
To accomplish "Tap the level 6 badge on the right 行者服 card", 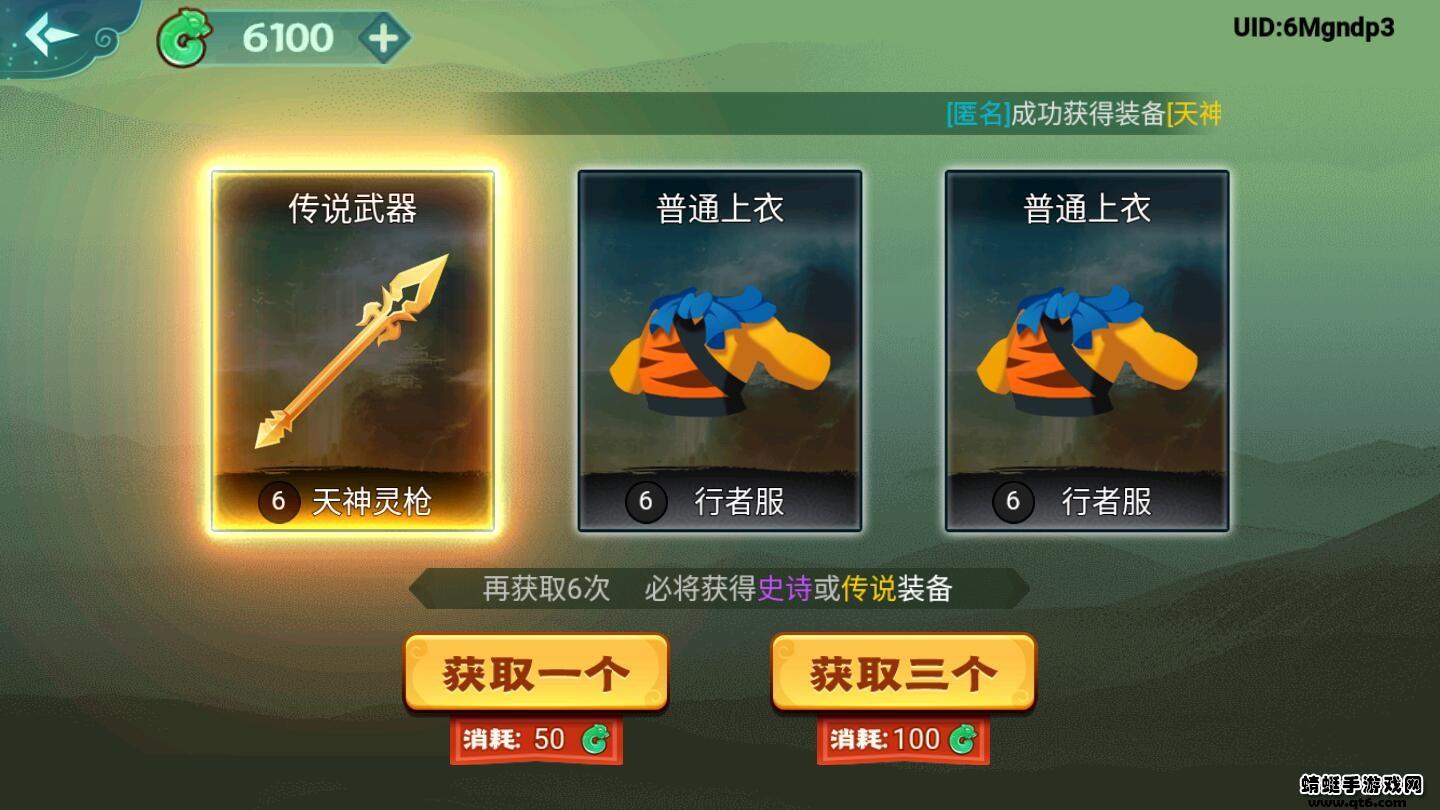I will [x=1013, y=503].
